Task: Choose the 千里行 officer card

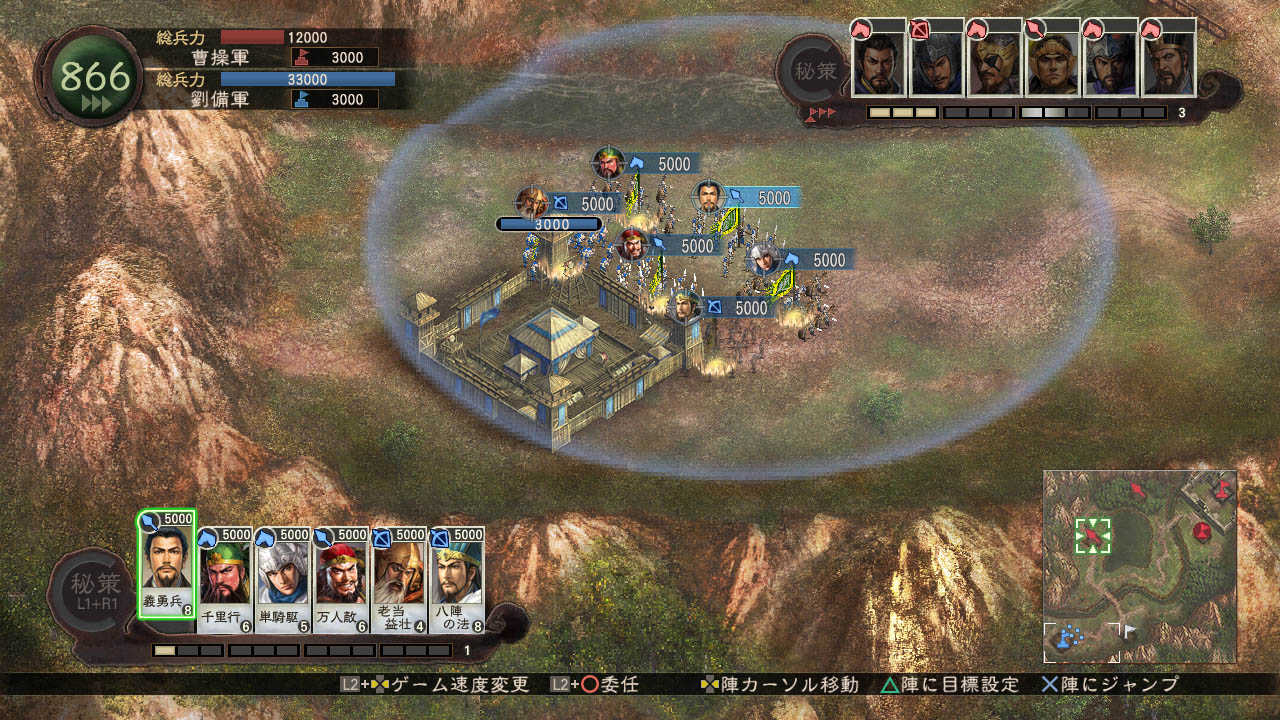Action: click(x=225, y=573)
